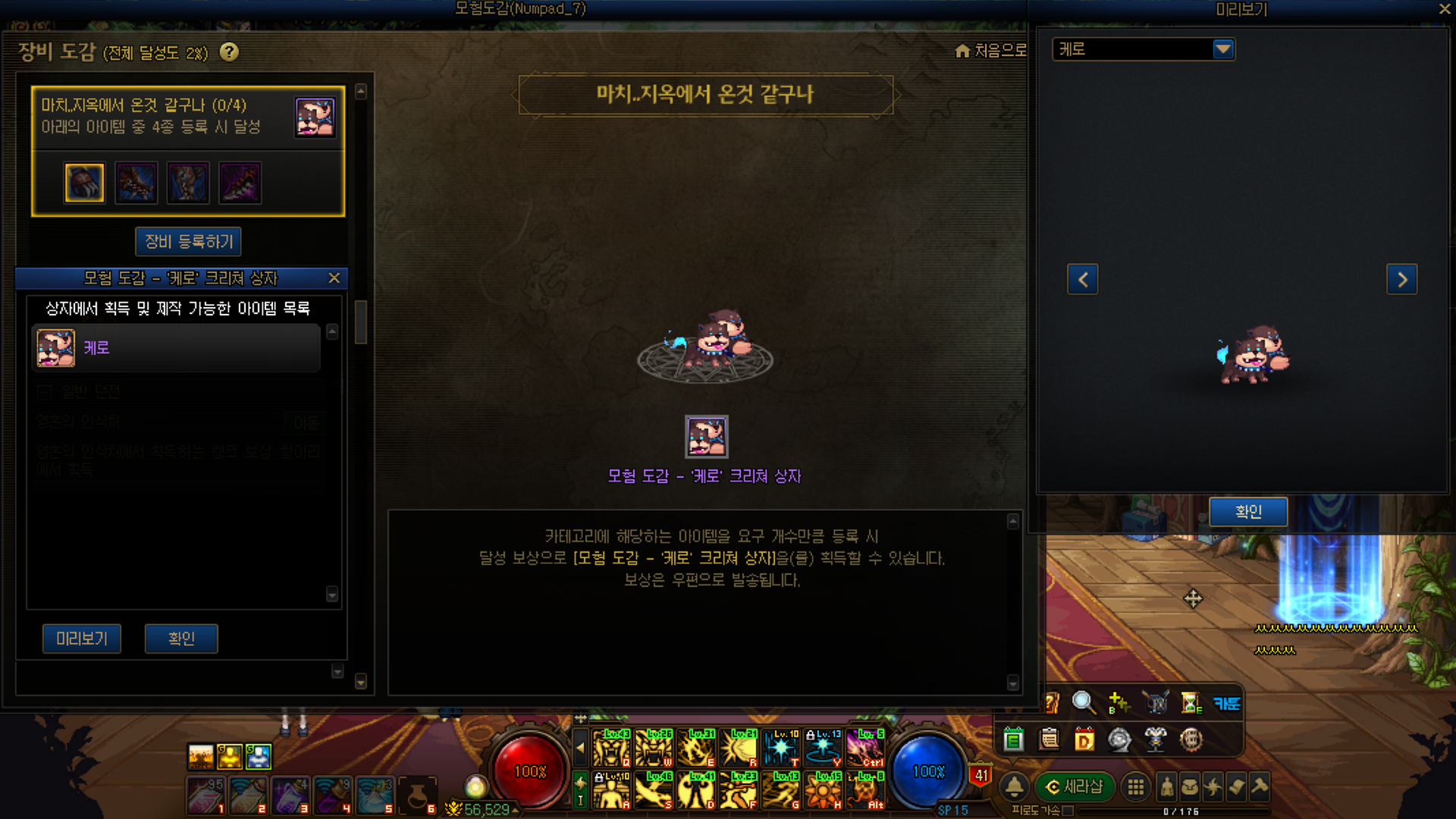1456x819 pixels.
Task: Open the 미리보기 preview button
Action: coord(82,639)
